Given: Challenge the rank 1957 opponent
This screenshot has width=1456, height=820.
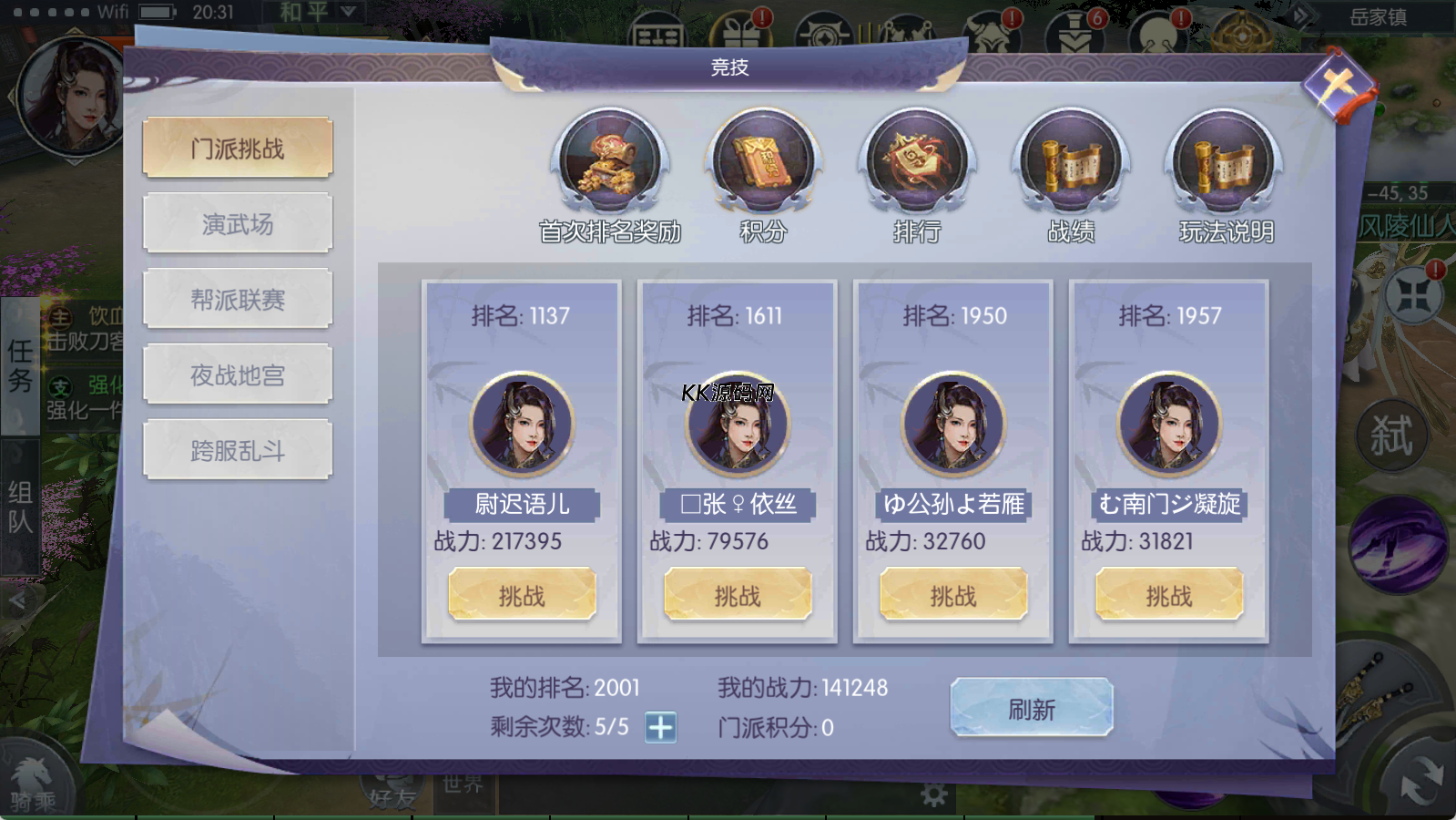Looking at the screenshot, I should (1169, 595).
